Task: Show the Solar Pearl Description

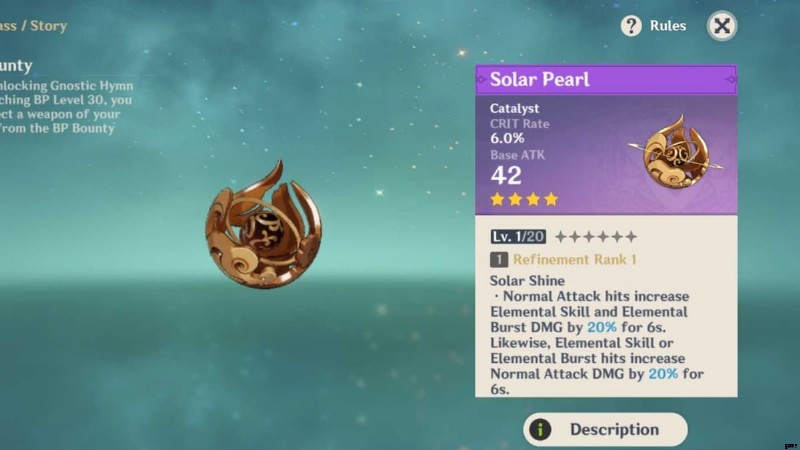Action: [x=605, y=429]
